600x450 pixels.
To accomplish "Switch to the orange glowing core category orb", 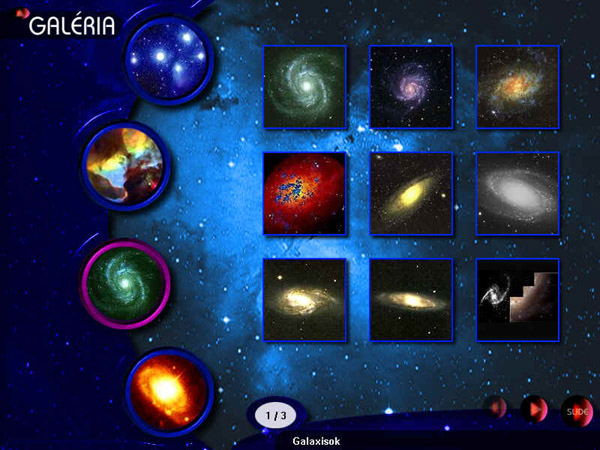I will (x=168, y=389).
